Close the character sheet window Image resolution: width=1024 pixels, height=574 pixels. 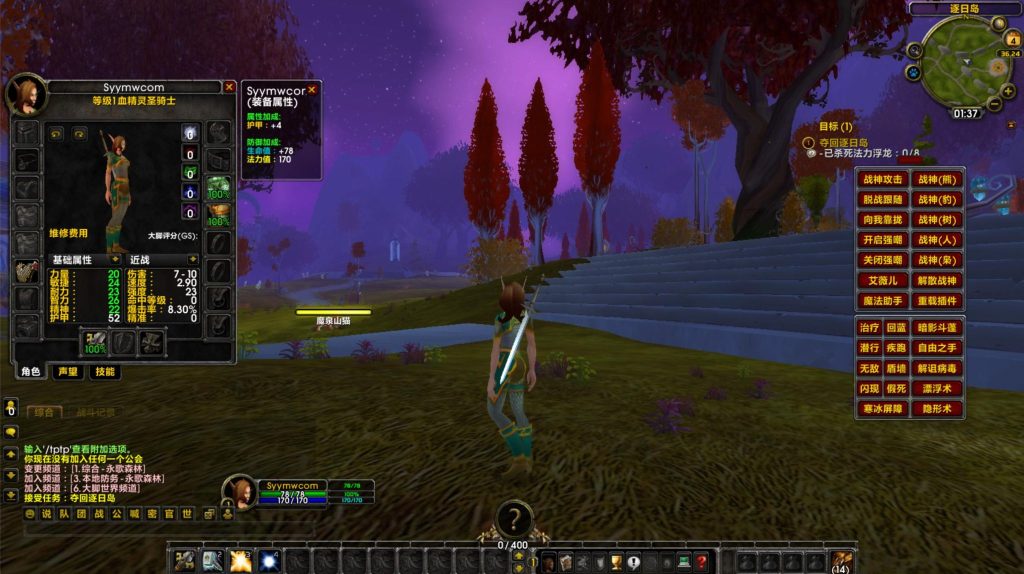coord(230,88)
